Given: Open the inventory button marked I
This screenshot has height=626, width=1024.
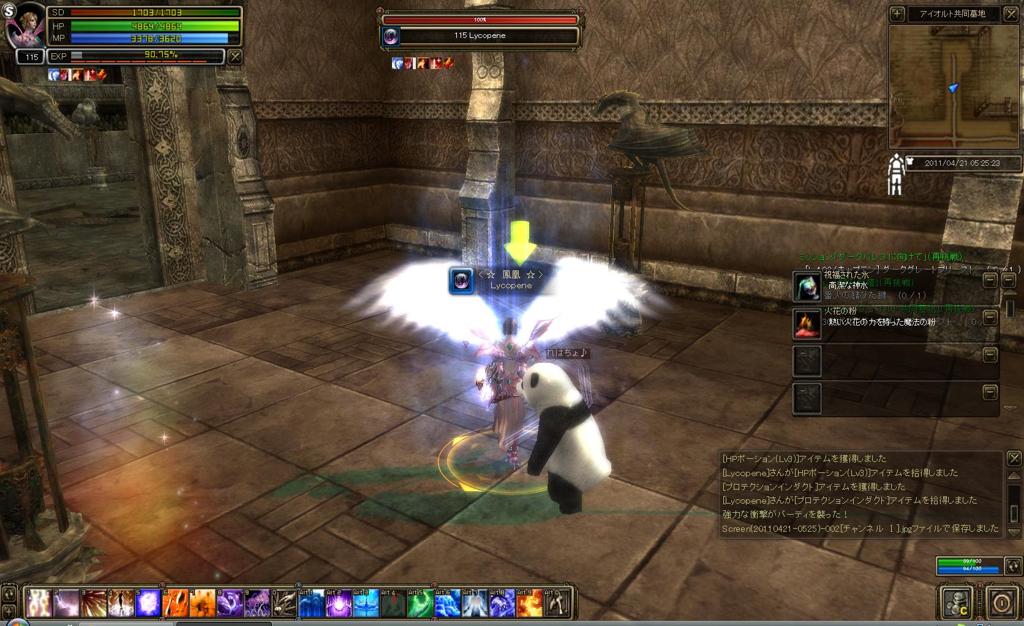Looking at the screenshot, I should [x=1000, y=602].
